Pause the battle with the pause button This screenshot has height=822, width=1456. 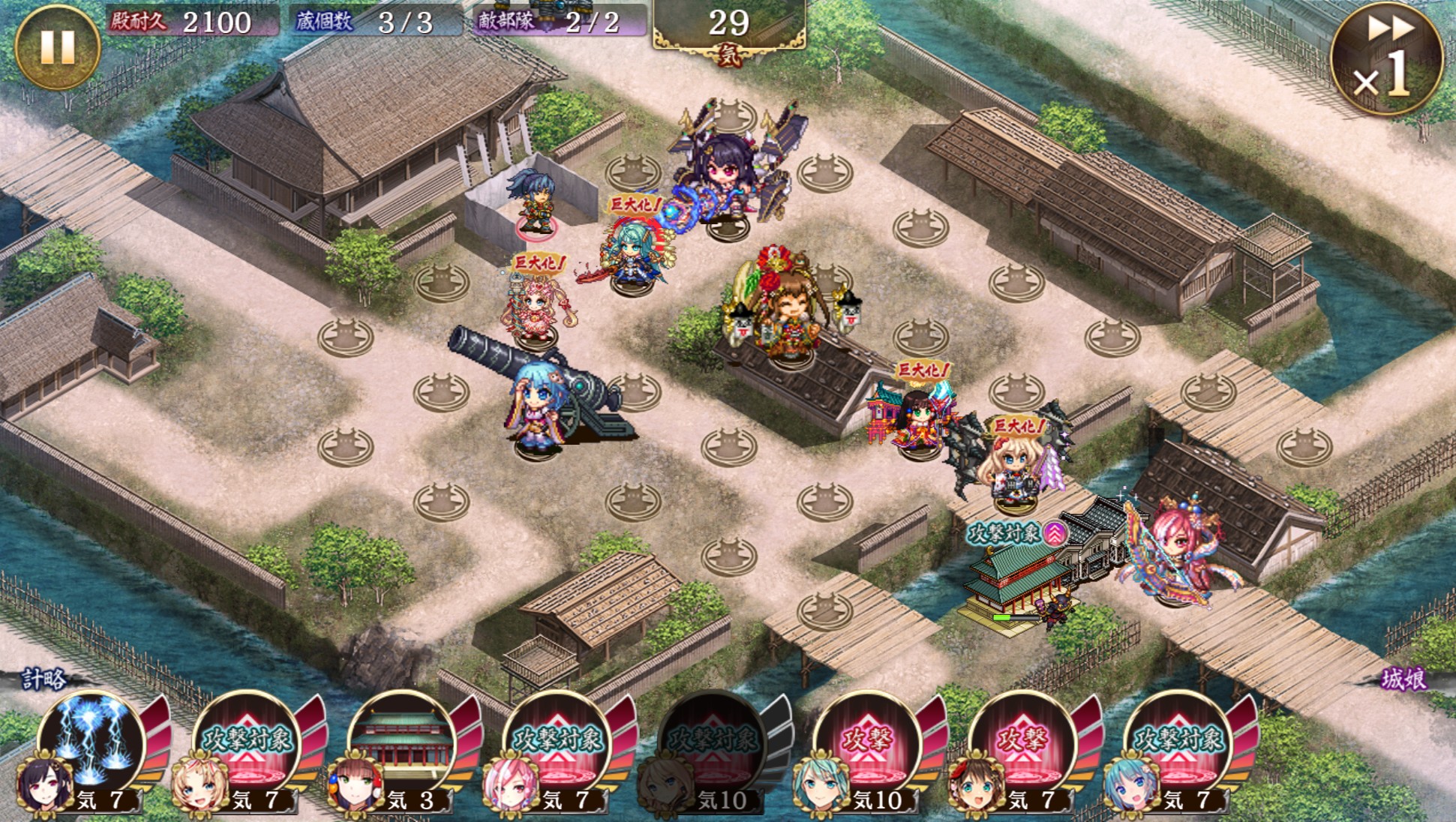(x=57, y=46)
